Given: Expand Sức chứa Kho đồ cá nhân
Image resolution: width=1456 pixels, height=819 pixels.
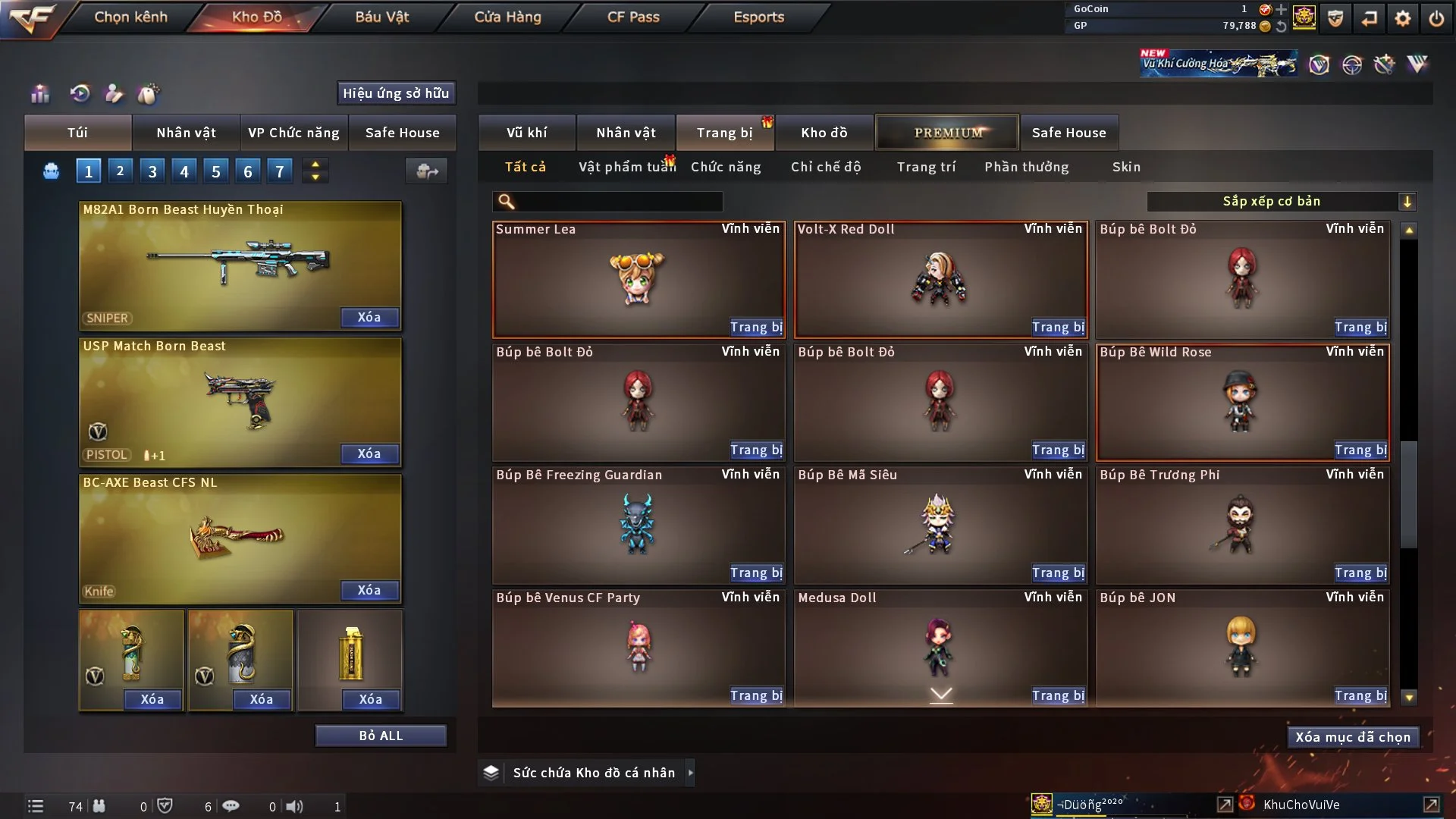Looking at the screenshot, I should point(690,773).
